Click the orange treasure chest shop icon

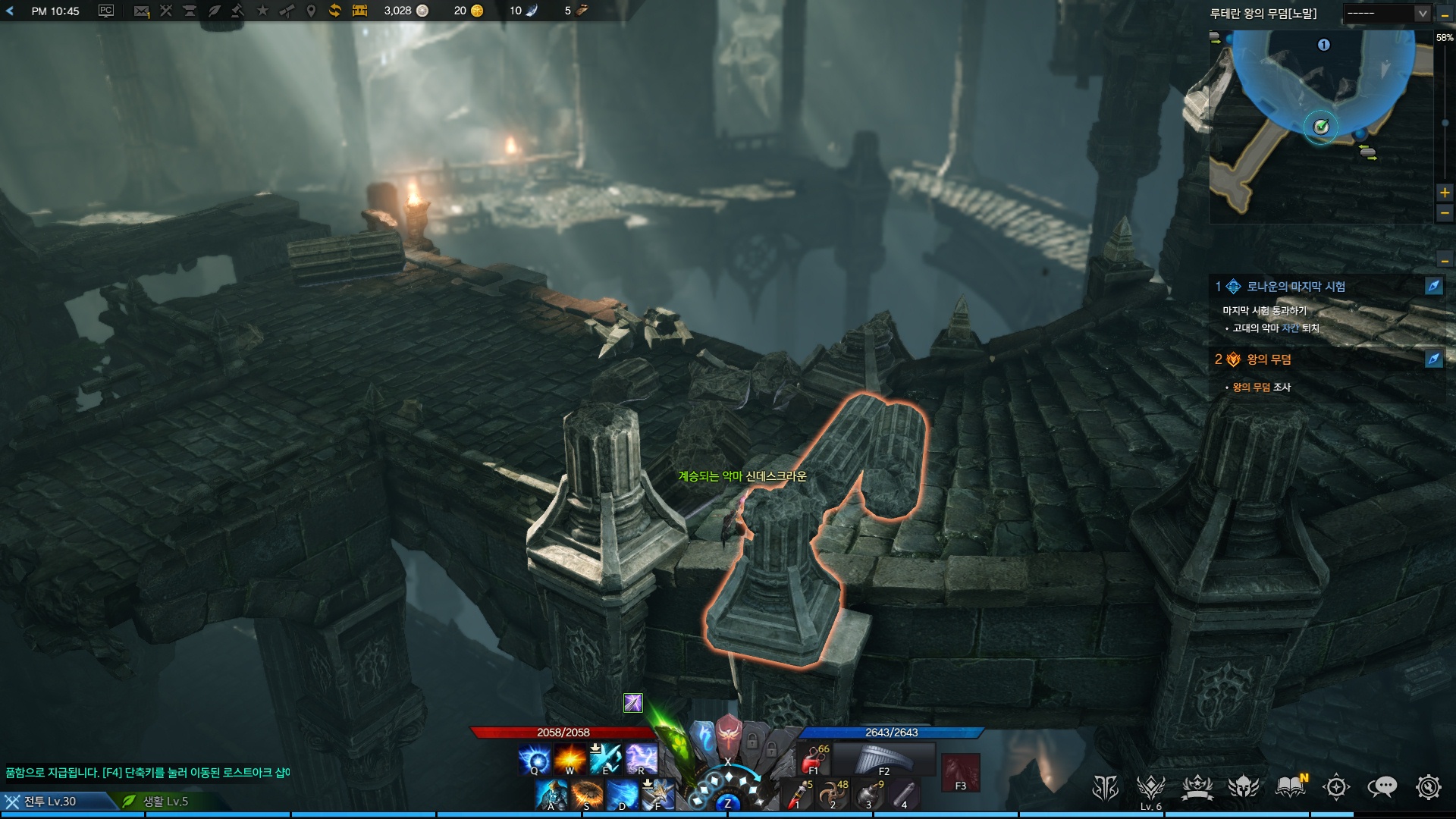pos(359,11)
